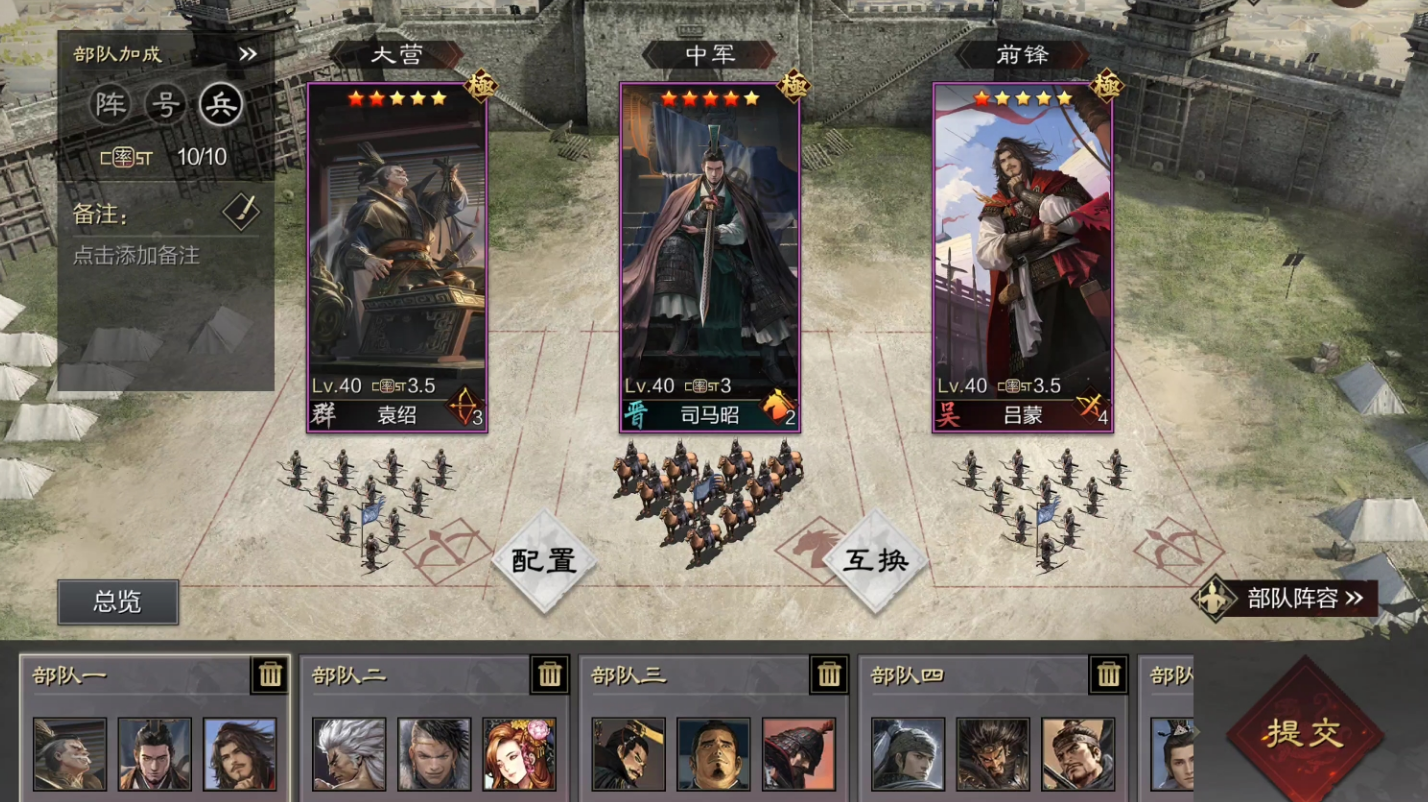Image resolution: width=1428 pixels, height=802 pixels.
Task: Select the 司马昭 general card
Action: pyautogui.click(x=710, y=257)
